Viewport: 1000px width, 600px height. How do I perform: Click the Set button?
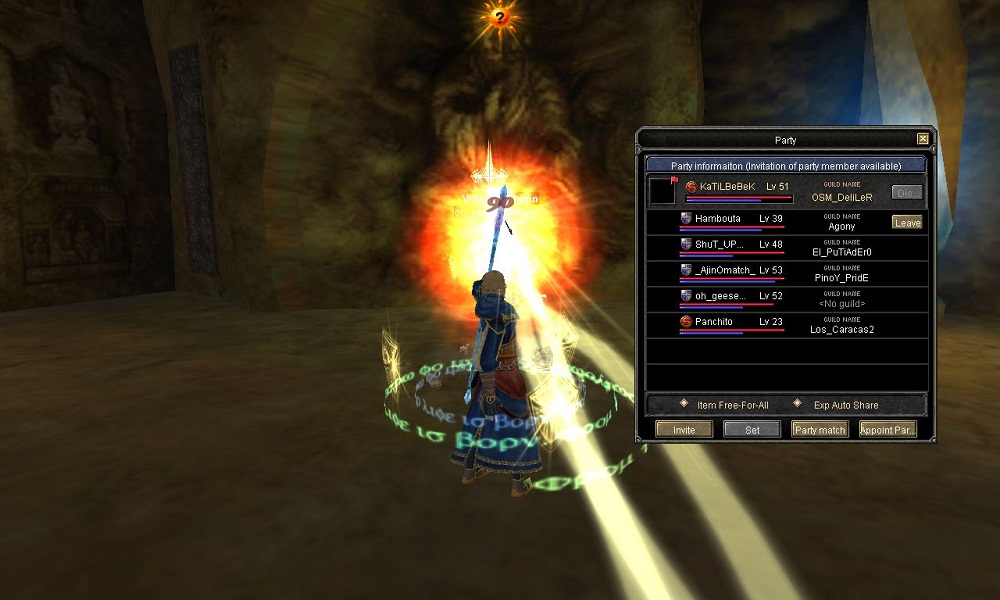(x=752, y=430)
